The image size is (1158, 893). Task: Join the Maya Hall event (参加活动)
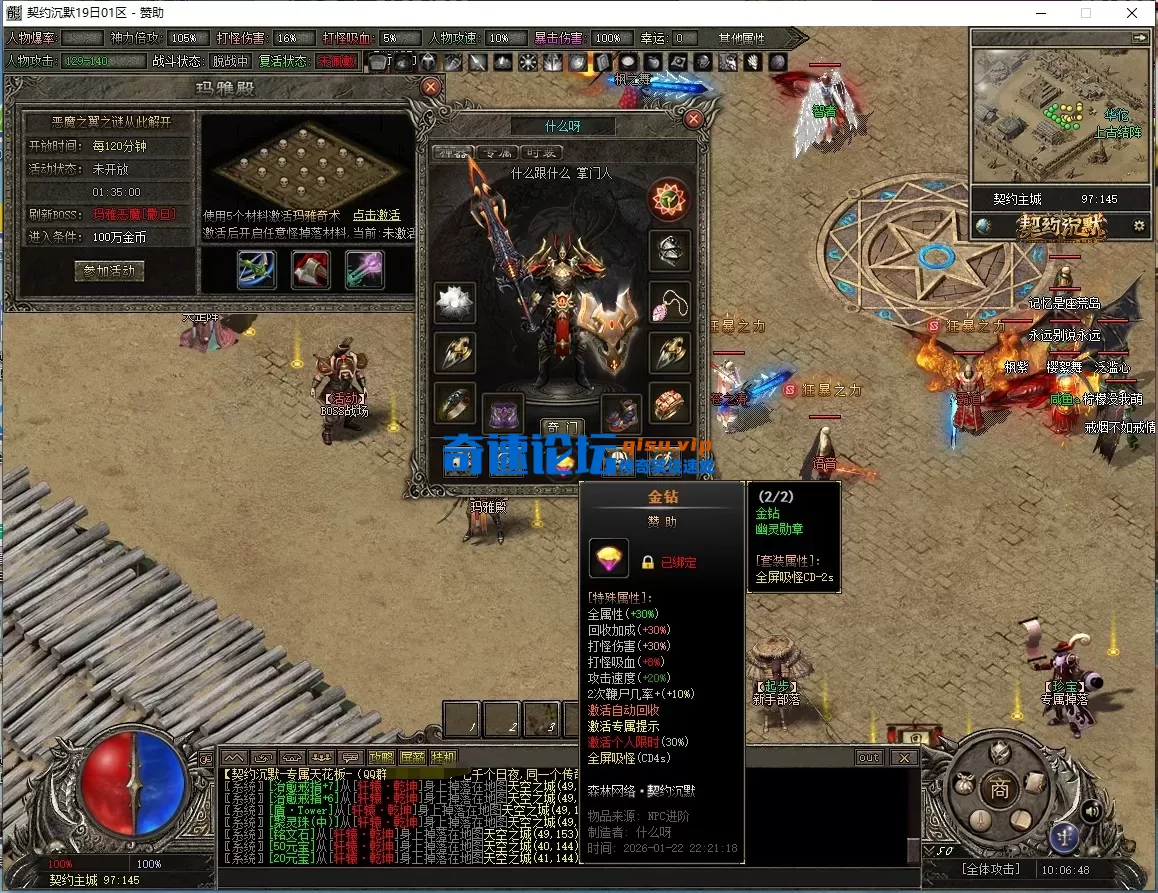pyautogui.click(x=110, y=271)
